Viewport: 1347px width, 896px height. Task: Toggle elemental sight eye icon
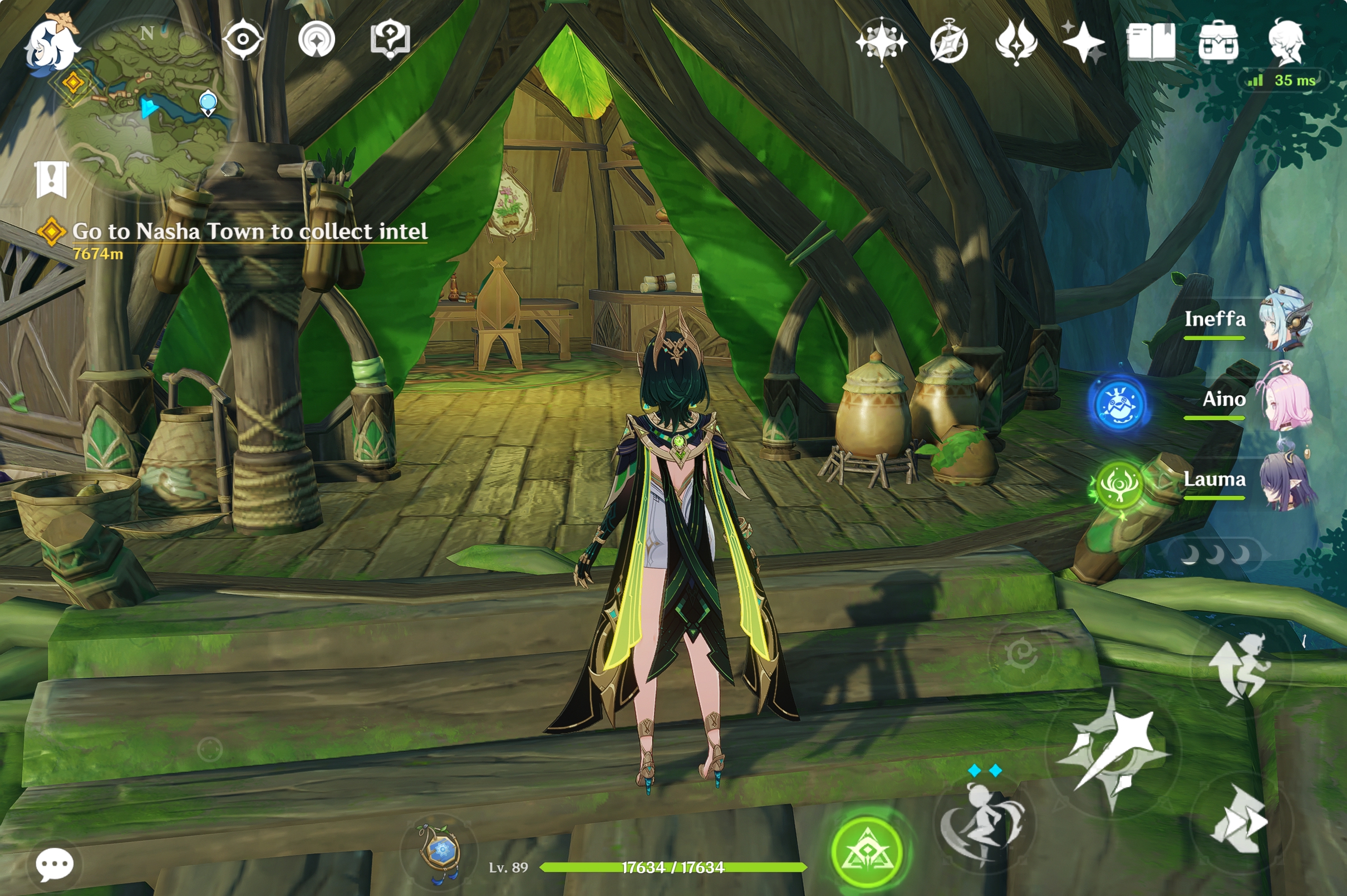point(243,39)
